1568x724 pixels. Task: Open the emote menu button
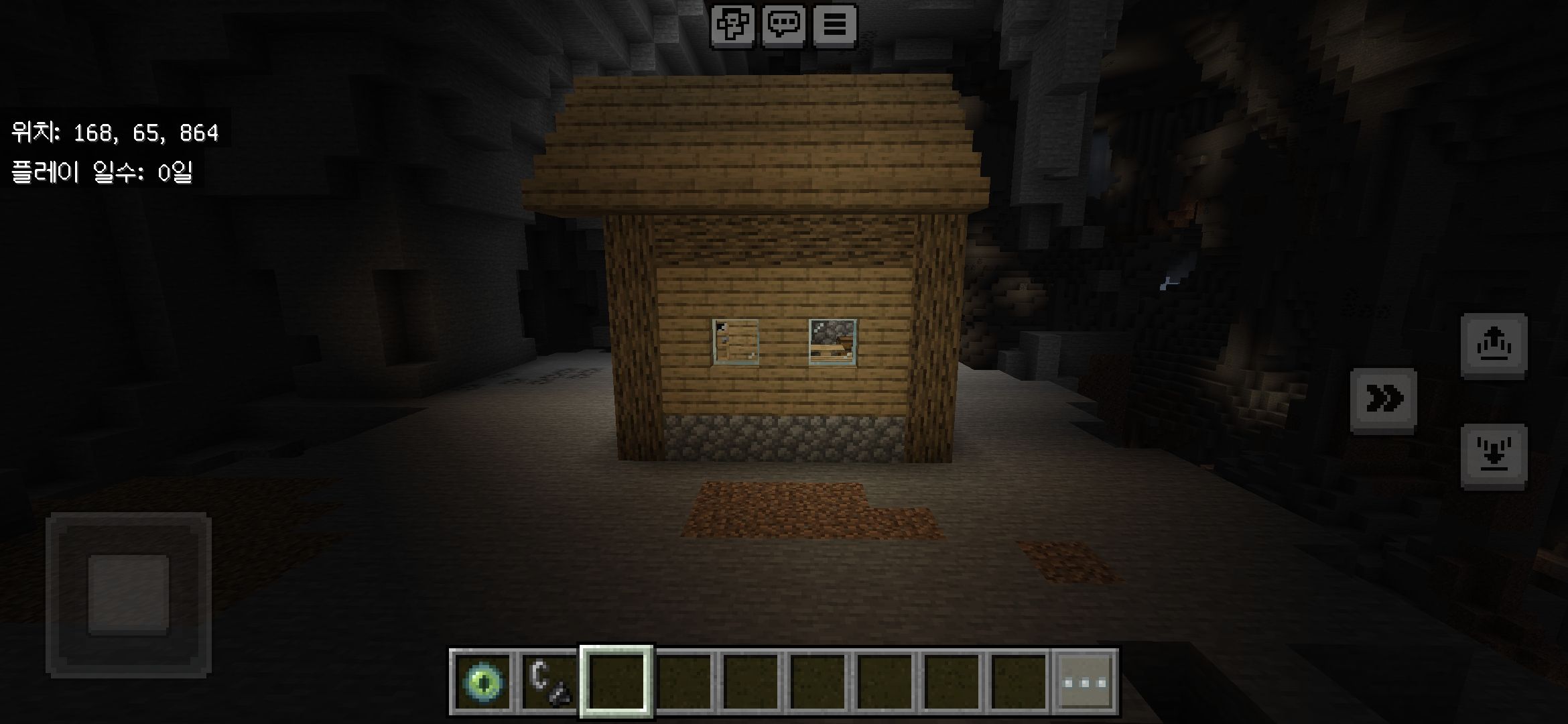pyautogui.click(x=732, y=26)
